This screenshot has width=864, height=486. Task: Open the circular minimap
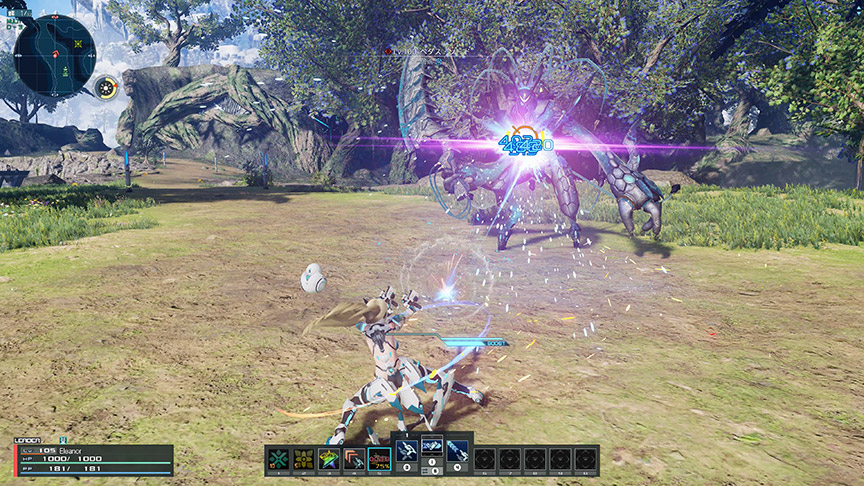pyautogui.click(x=54, y=54)
